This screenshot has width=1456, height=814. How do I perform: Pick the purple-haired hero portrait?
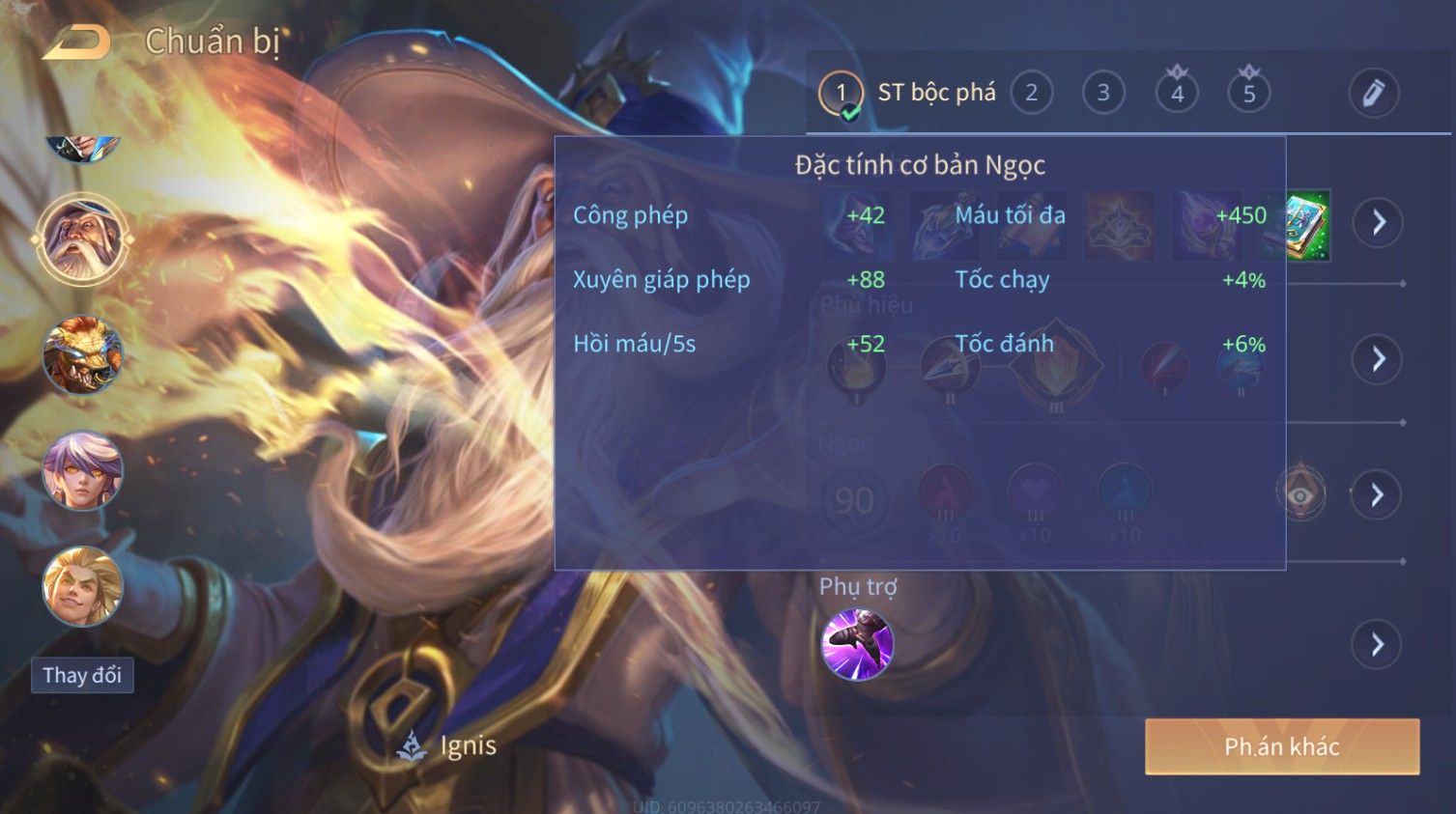(x=82, y=471)
